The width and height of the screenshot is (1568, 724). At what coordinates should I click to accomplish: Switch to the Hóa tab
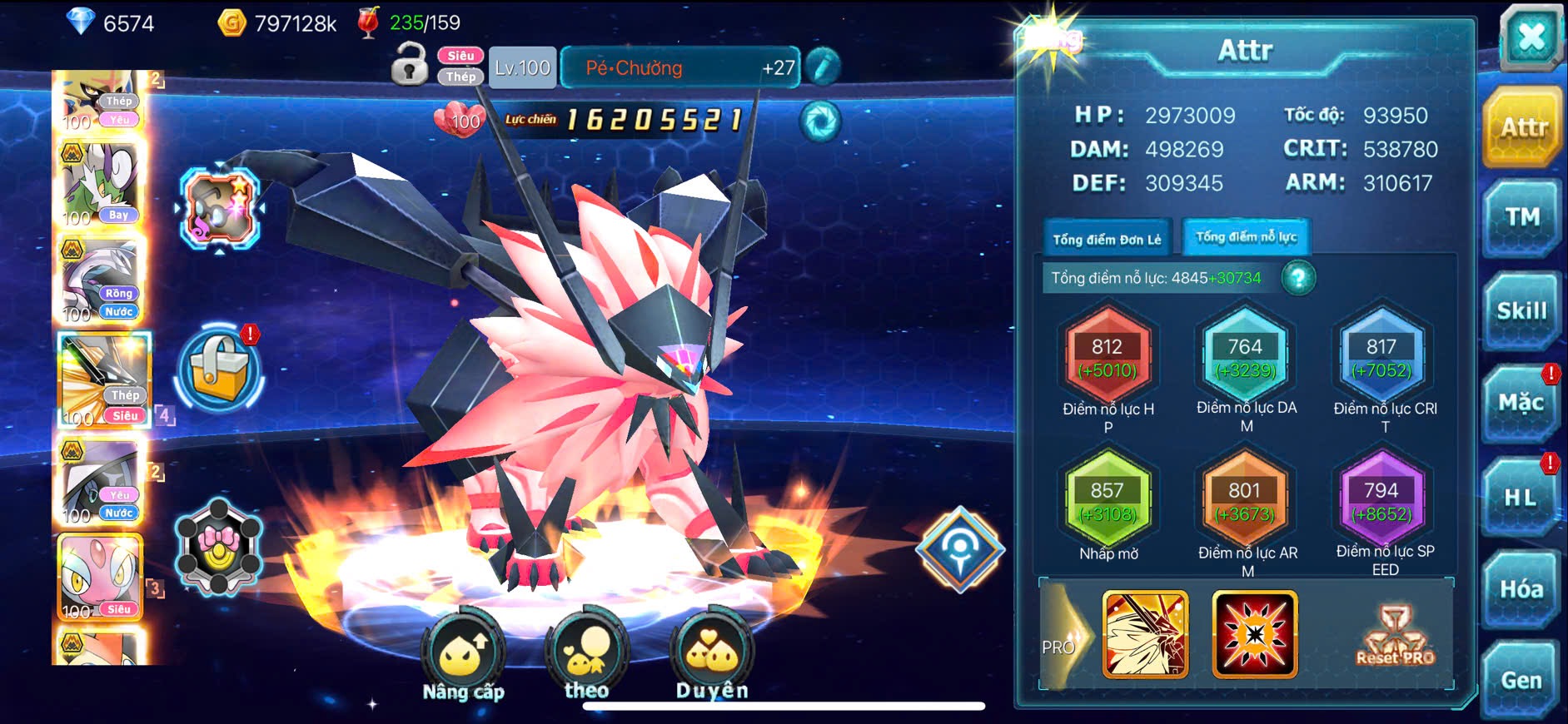click(x=1521, y=590)
